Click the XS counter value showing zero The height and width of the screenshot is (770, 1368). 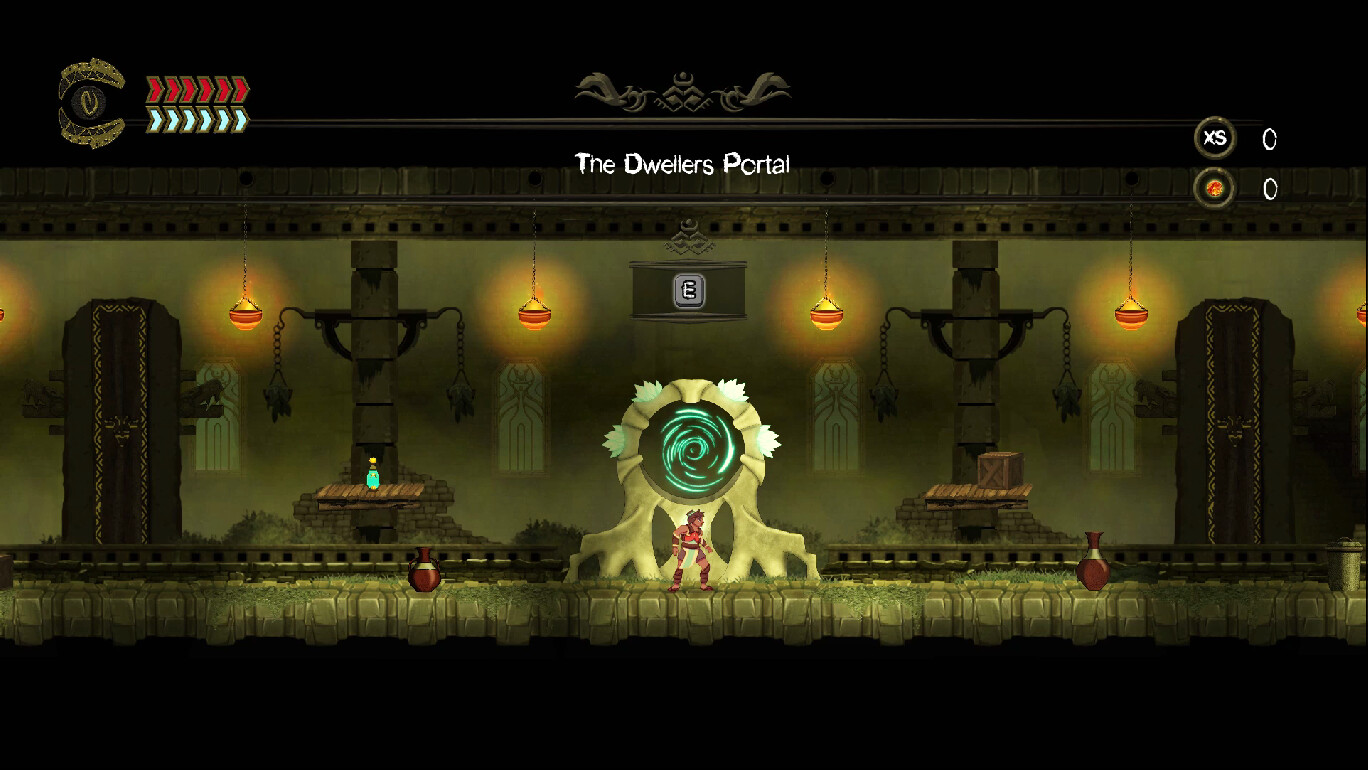coord(1270,140)
